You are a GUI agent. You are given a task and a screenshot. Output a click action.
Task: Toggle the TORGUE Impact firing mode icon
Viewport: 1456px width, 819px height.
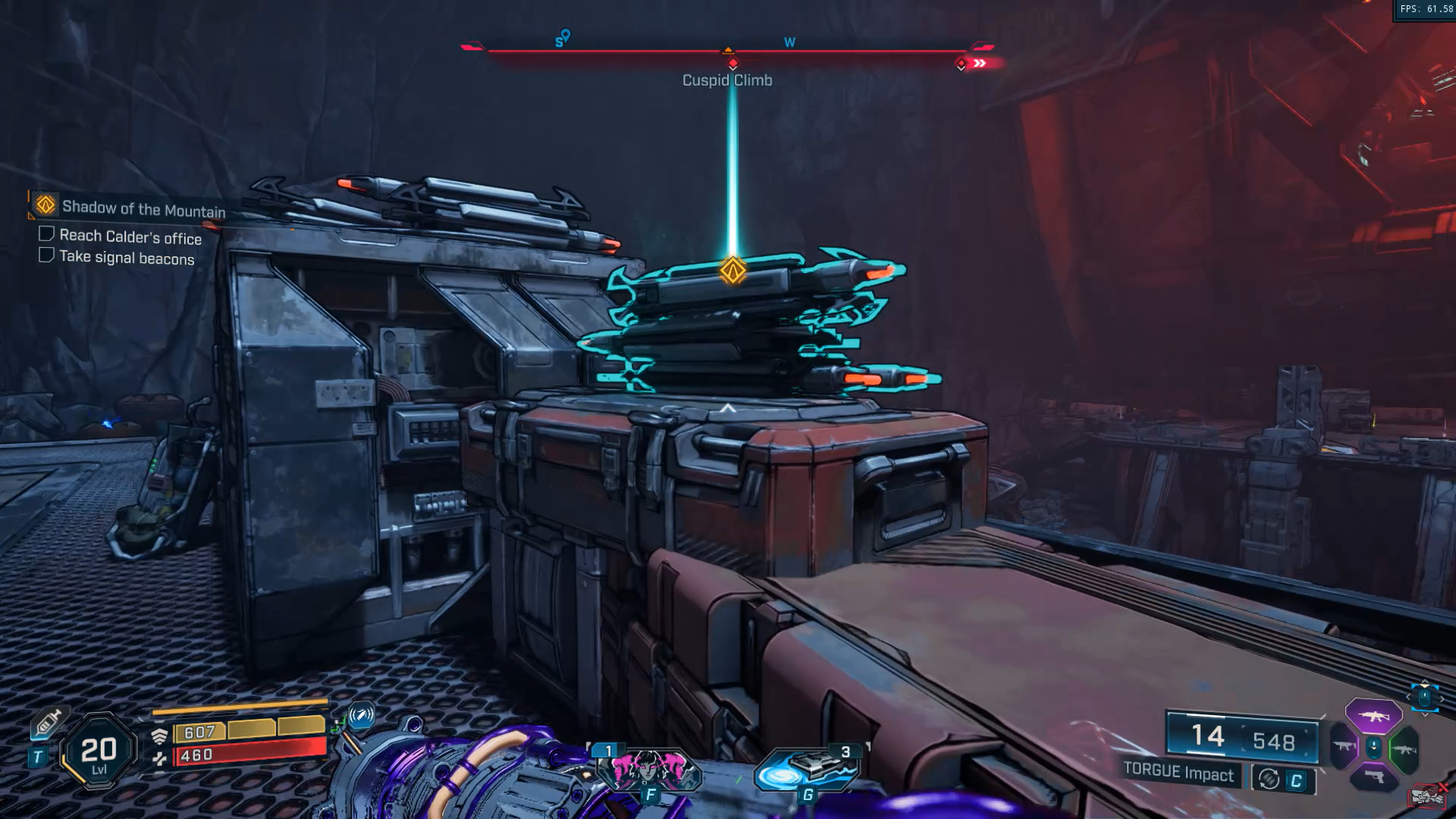click(x=1269, y=779)
